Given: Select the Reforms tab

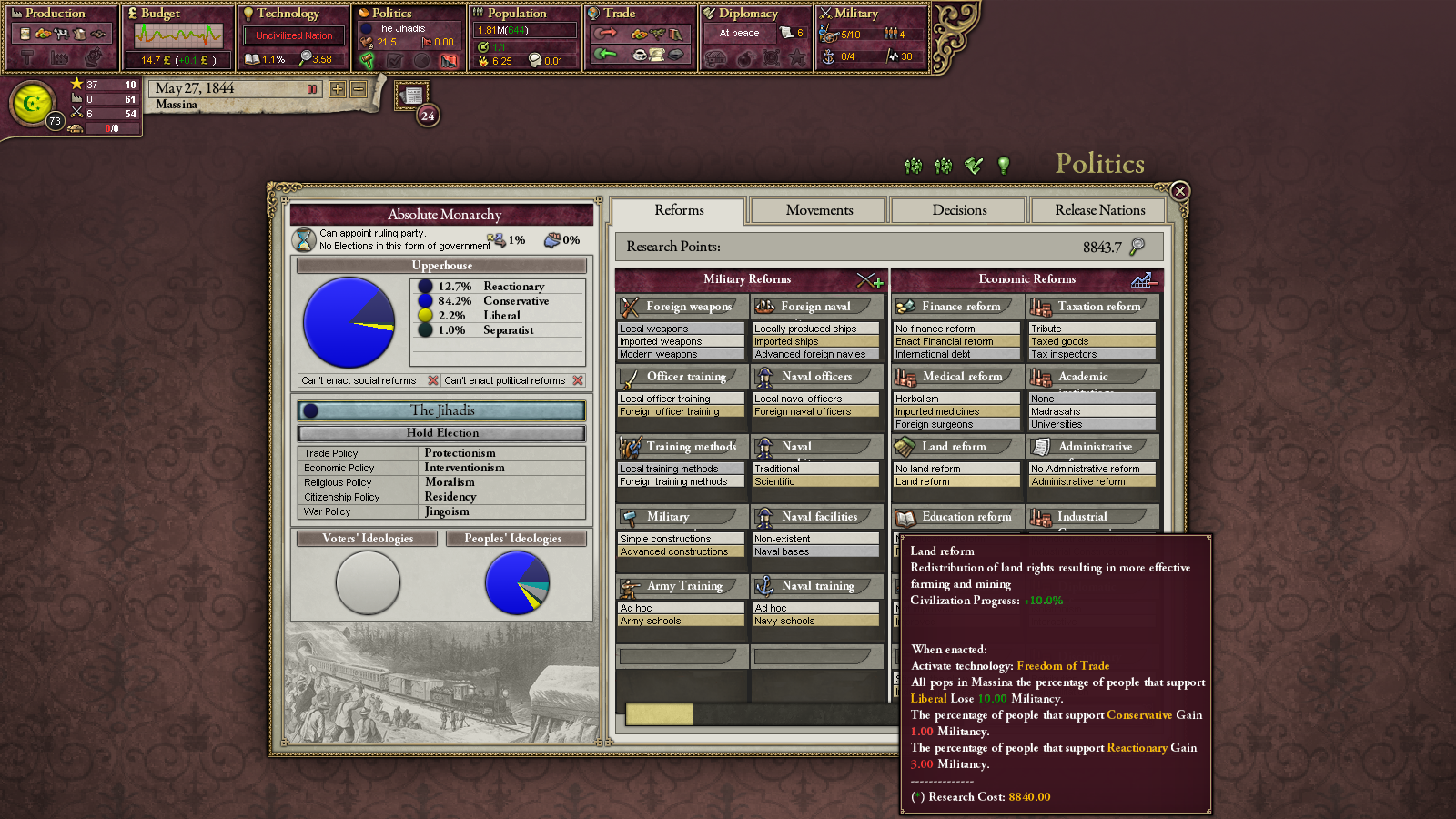Looking at the screenshot, I should (679, 210).
